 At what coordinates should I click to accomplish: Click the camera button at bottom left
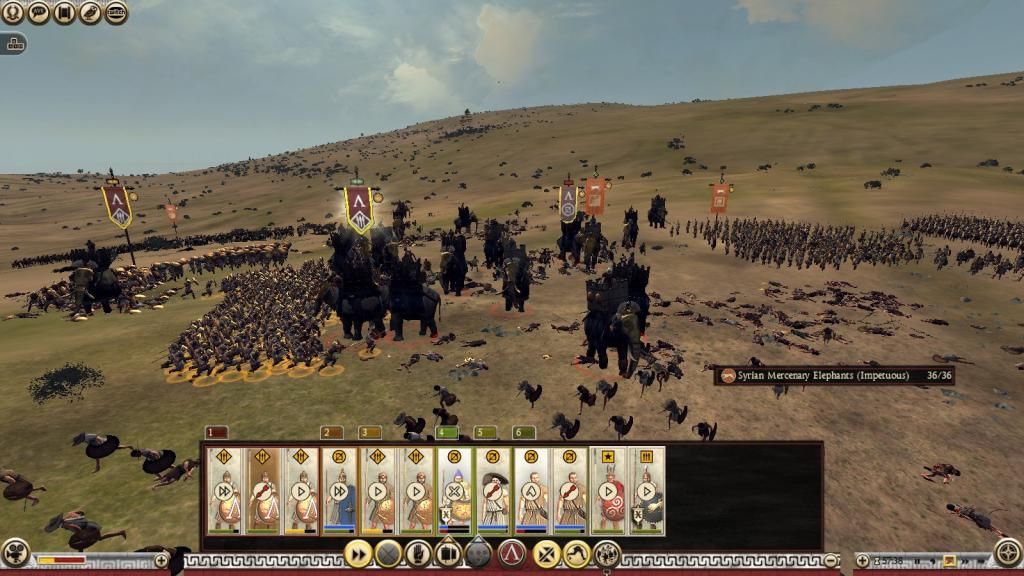(x=14, y=552)
